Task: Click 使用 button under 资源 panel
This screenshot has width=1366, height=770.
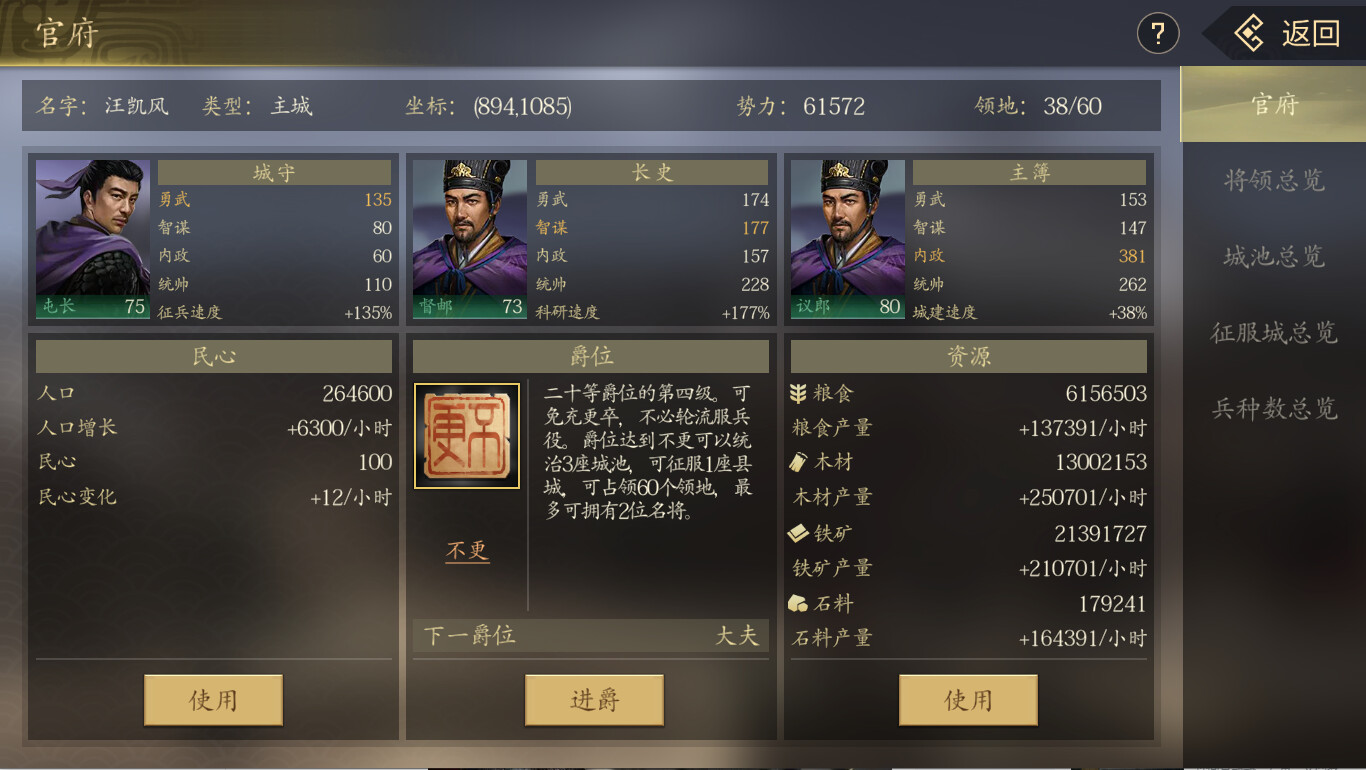Action: pyautogui.click(x=968, y=700)
